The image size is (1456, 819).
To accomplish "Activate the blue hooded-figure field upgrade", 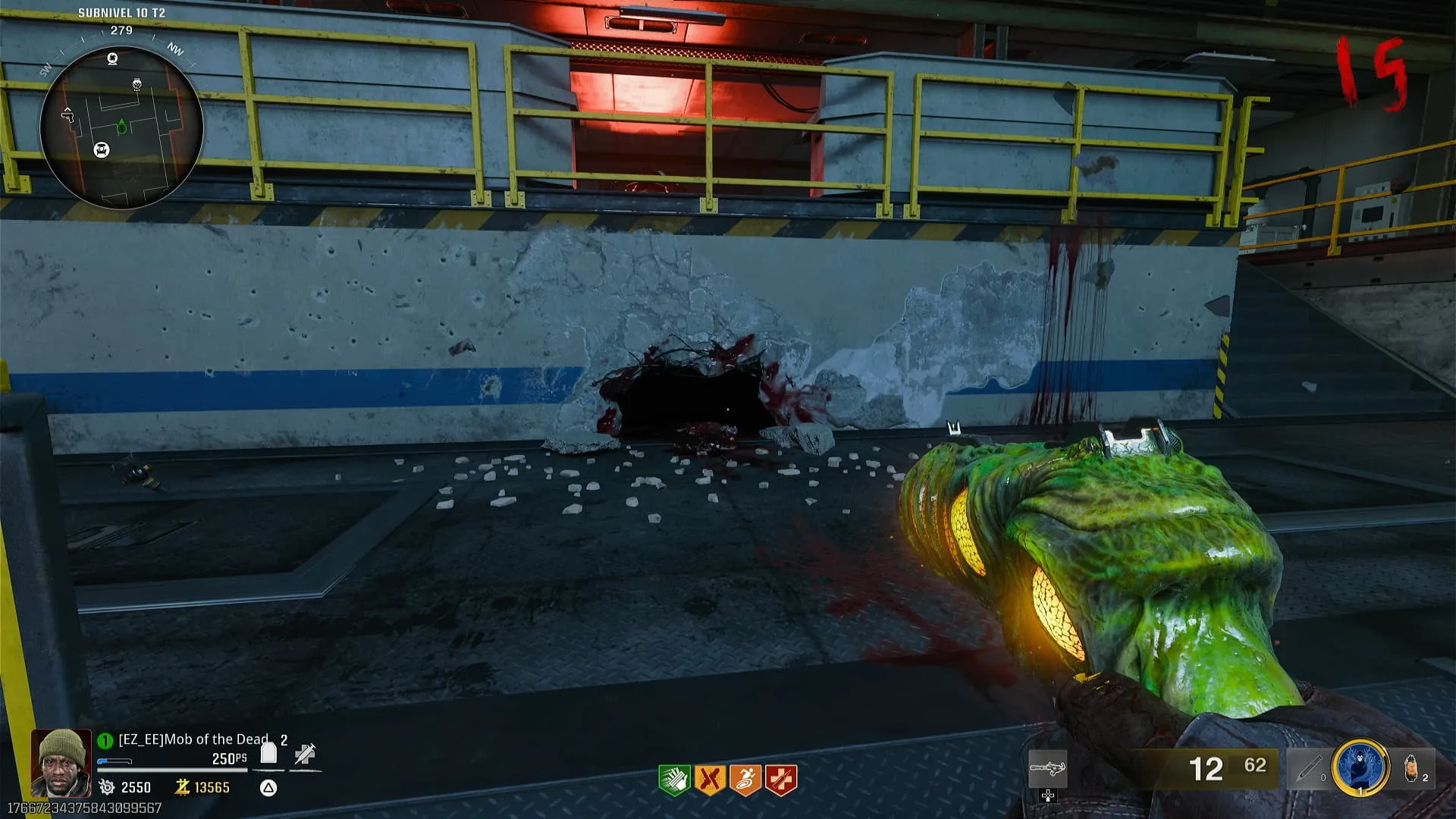I will point(1360,767).
